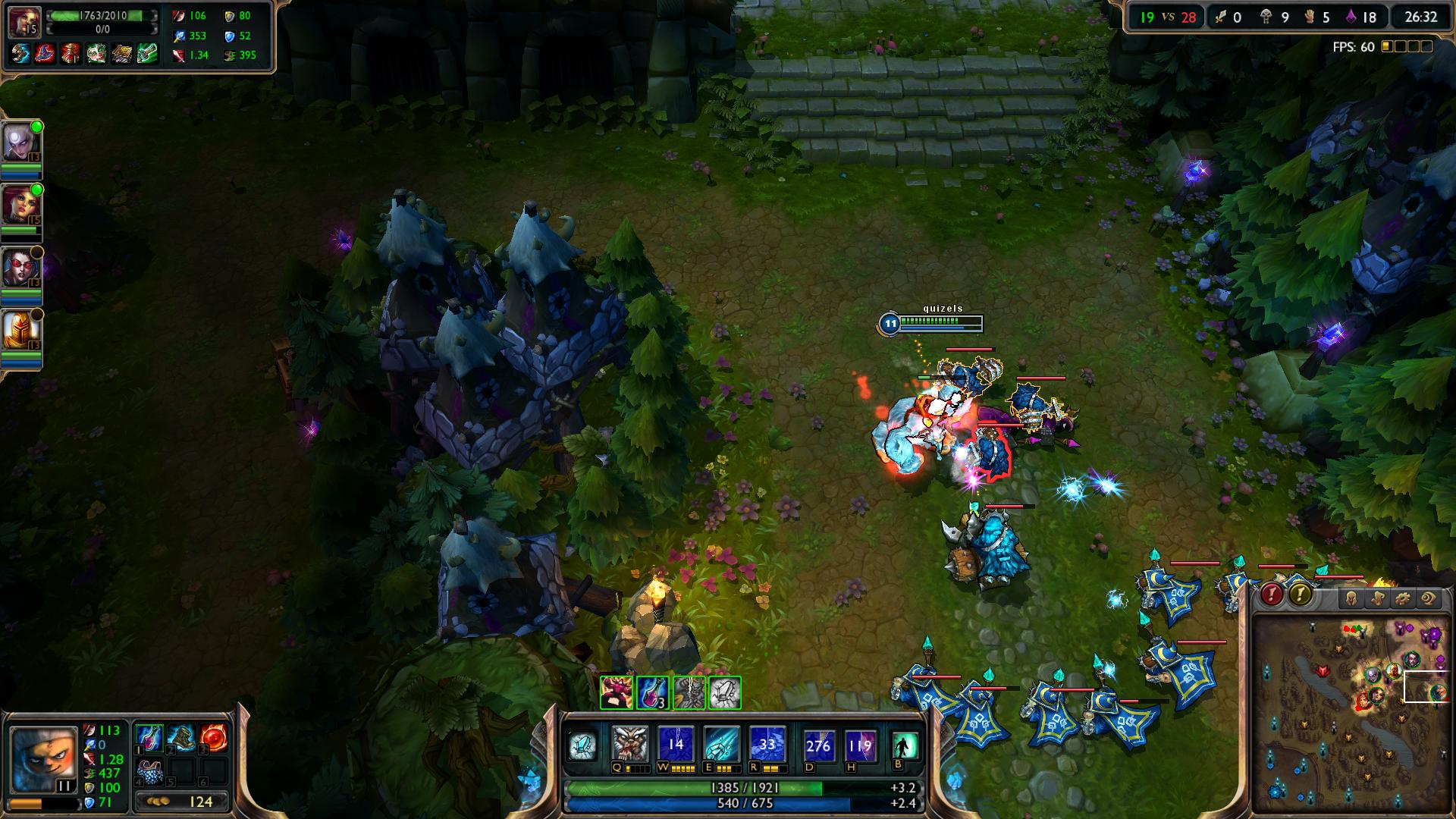Click the R ultimate on 33 cooldown
Screen dimensions: 1456x819
pyautogui.click(x=767, y=745)
